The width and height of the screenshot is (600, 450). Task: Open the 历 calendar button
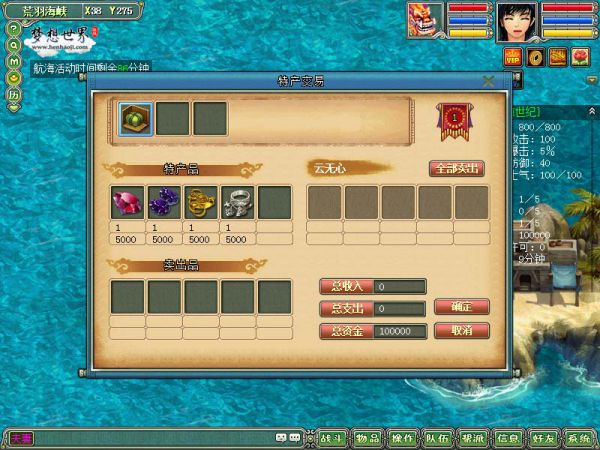tap(14, 95)
